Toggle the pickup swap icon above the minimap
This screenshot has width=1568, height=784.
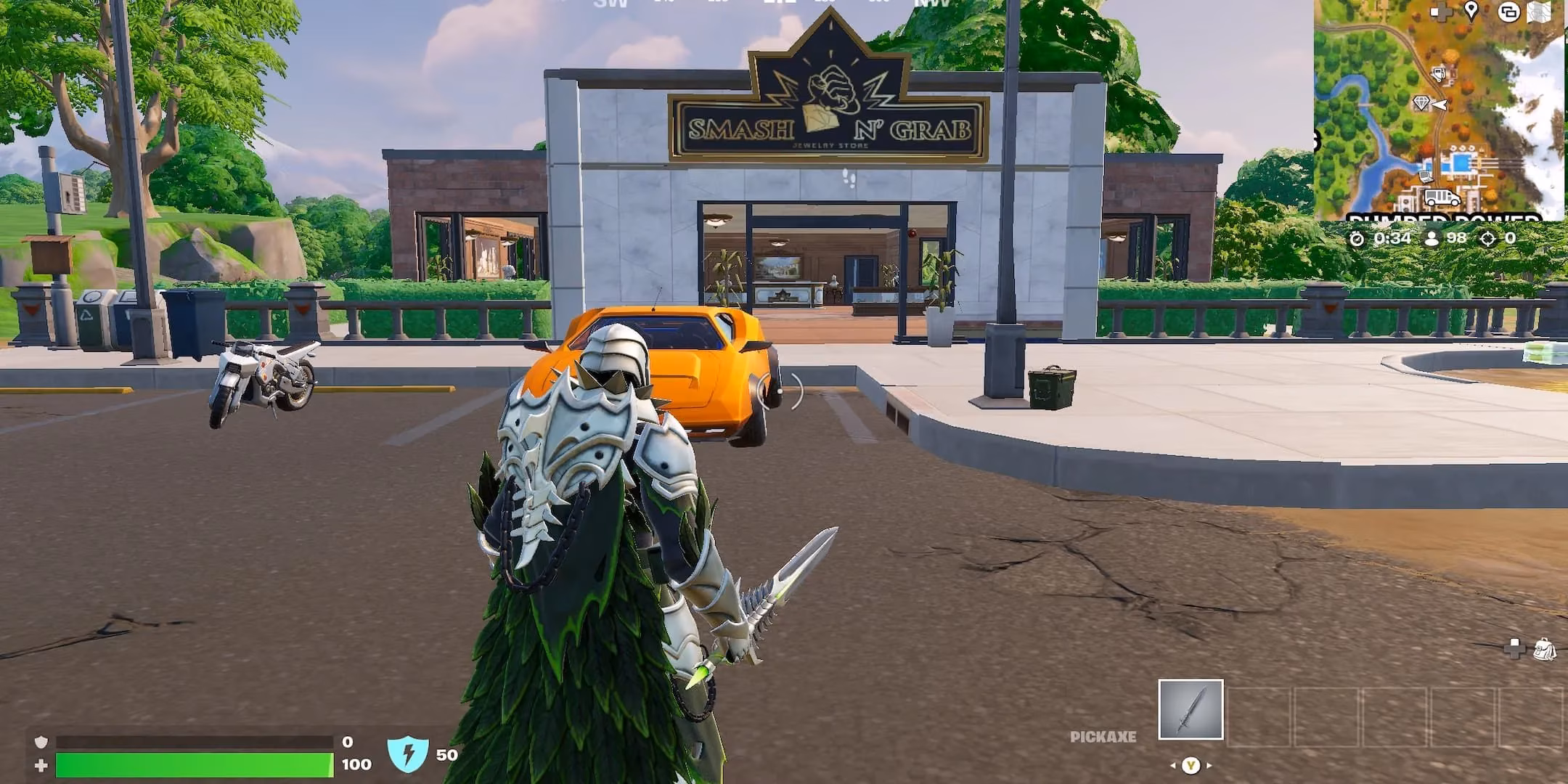(1508, 13)
